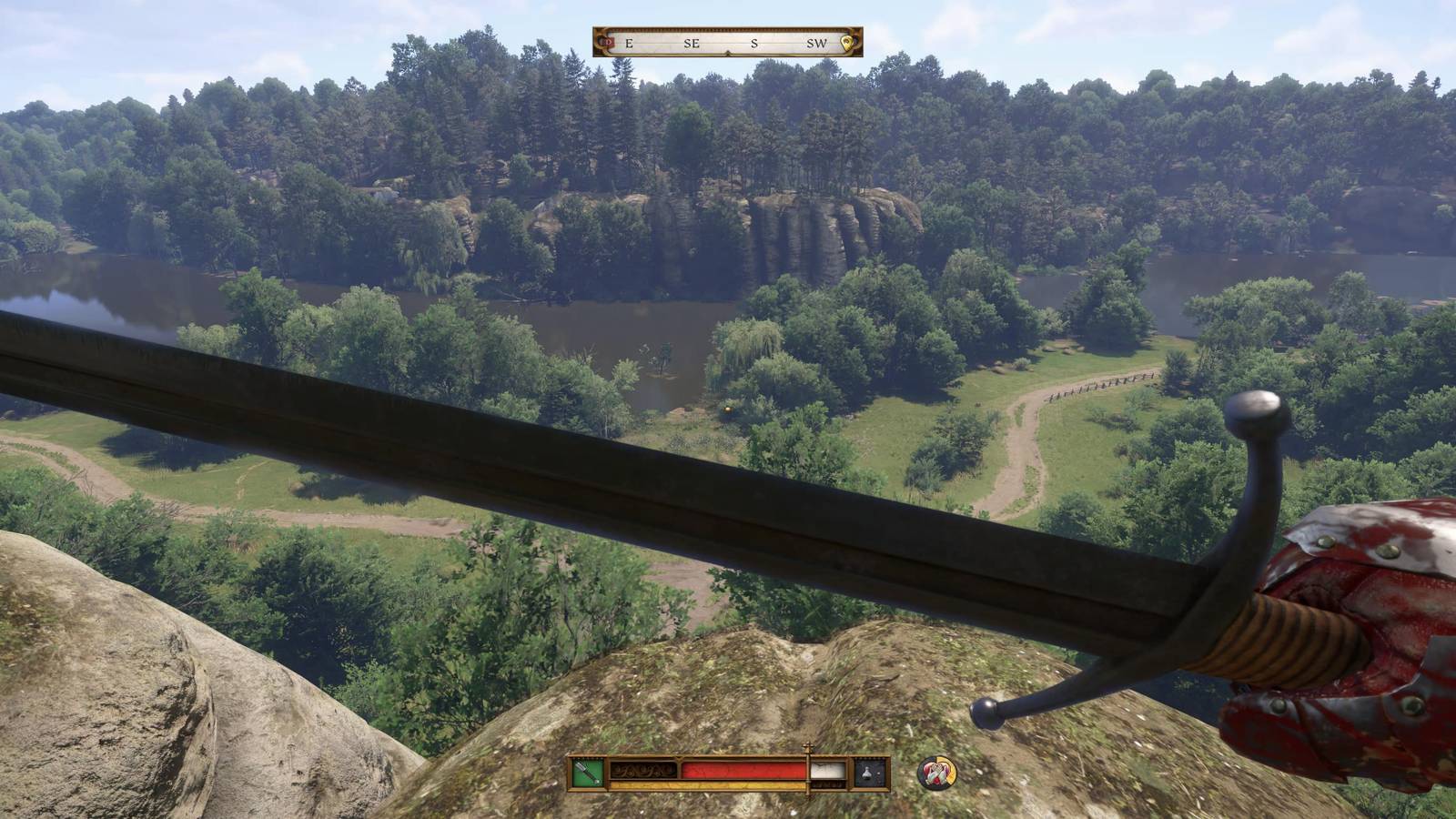This screenshot has height=819, width=1456.
Task: Click the SE label on the compass
Action: pyautogui.click(x=693, y=43)
